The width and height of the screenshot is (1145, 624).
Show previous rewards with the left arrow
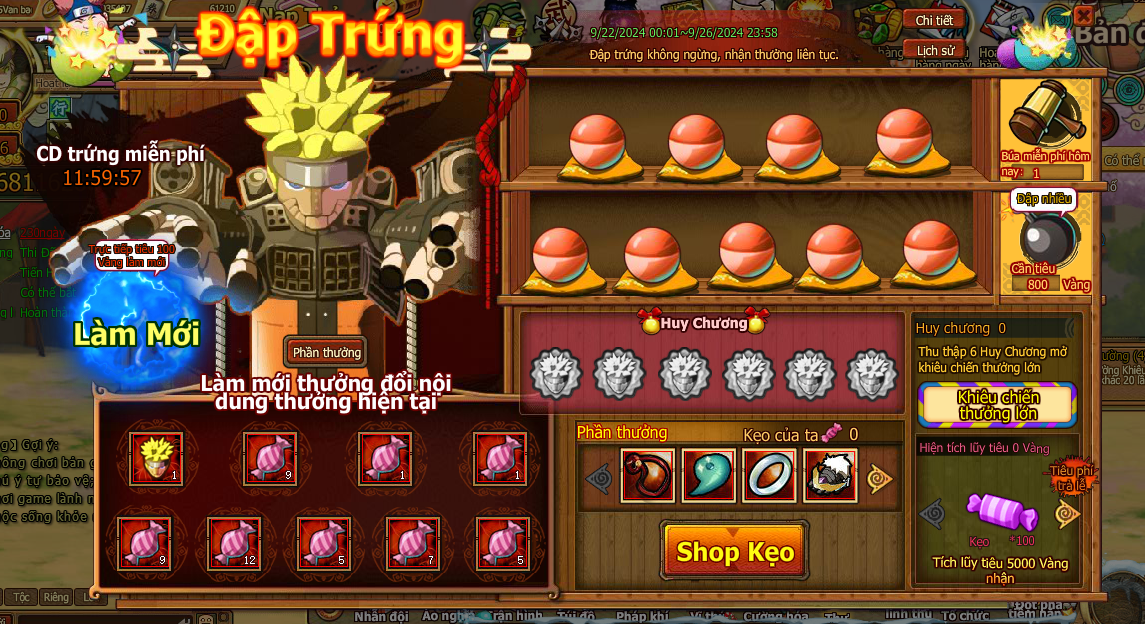click(x=599, y=479)
